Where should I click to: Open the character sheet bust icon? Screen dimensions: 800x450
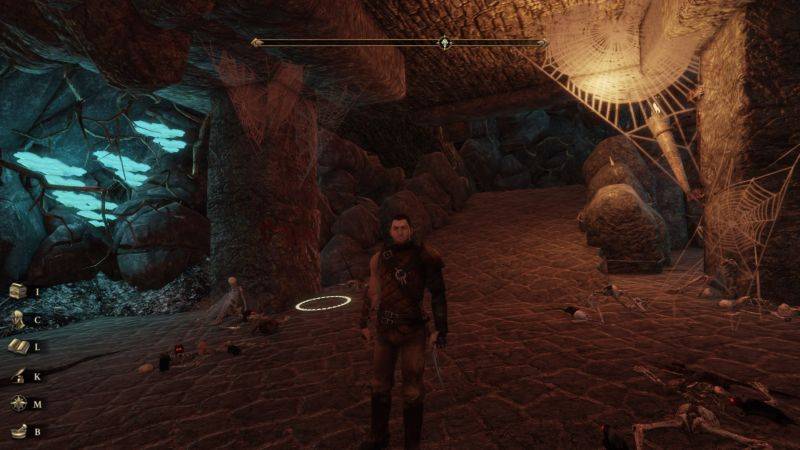pos(18,319)
